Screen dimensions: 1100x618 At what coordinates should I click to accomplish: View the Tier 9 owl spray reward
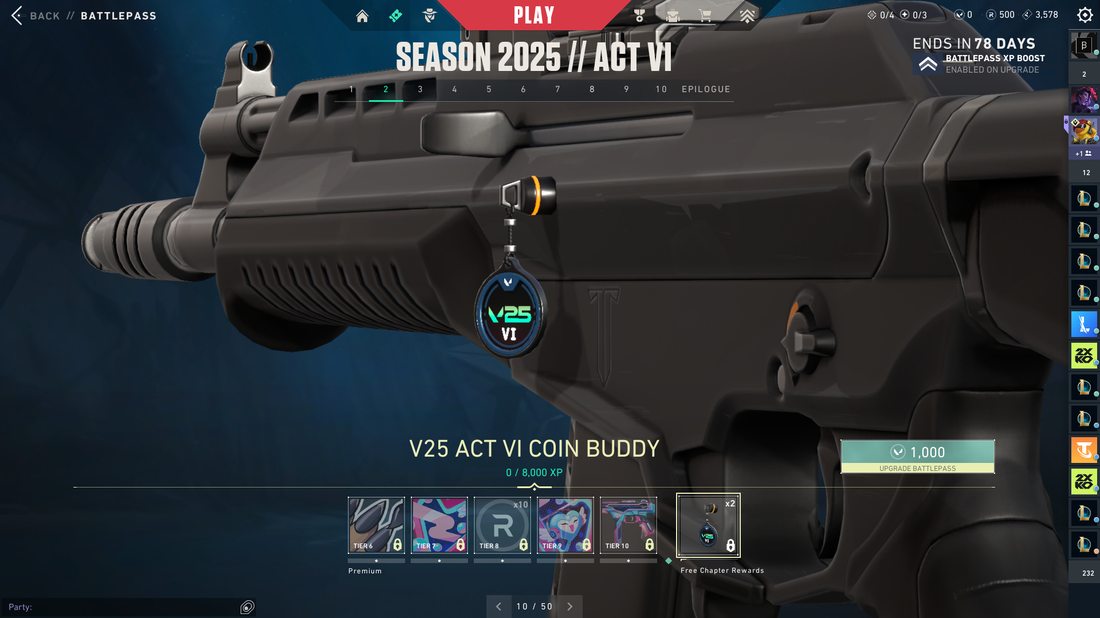coord(565,525)
